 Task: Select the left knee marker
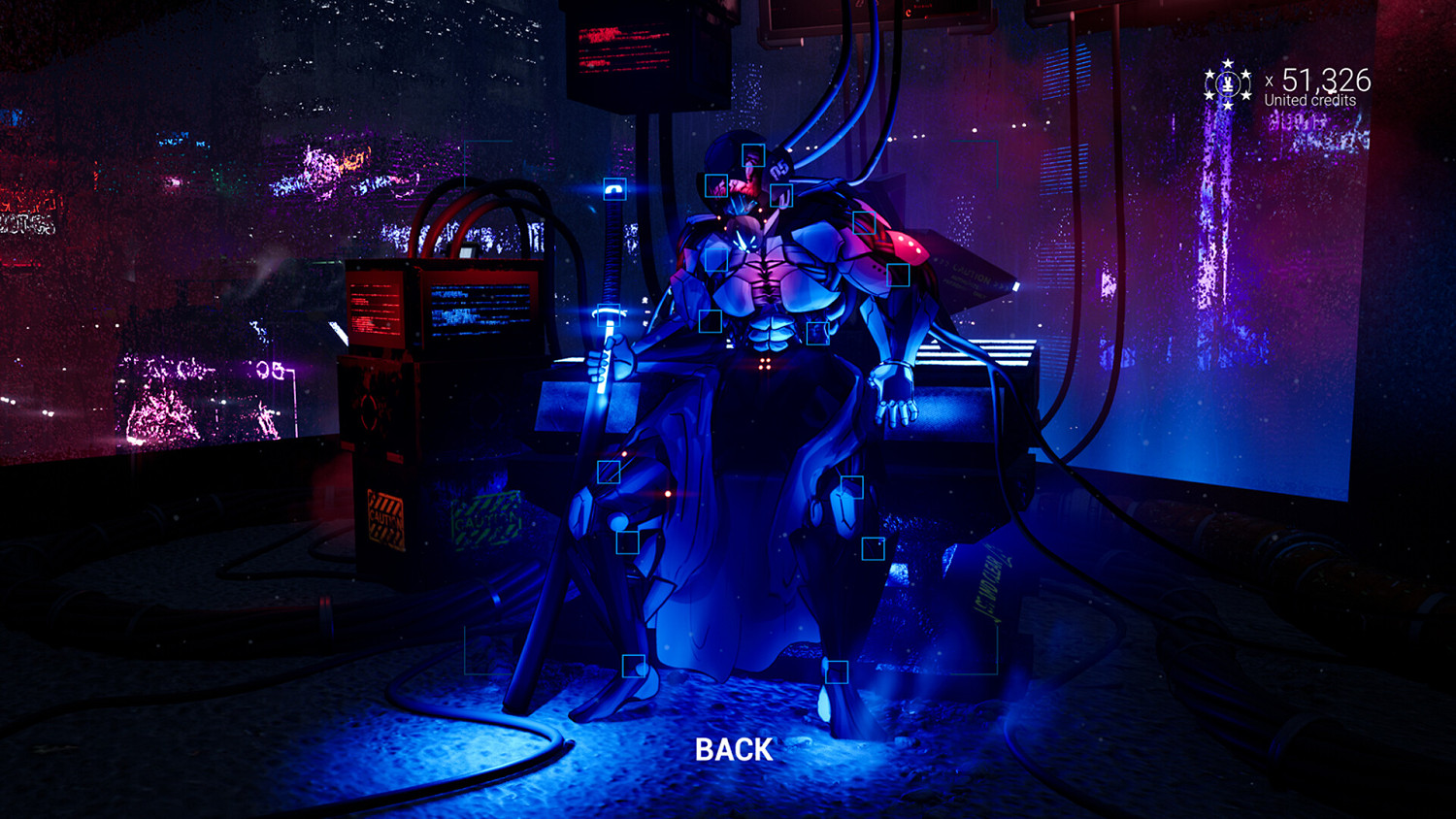click(x=628, y=542)
